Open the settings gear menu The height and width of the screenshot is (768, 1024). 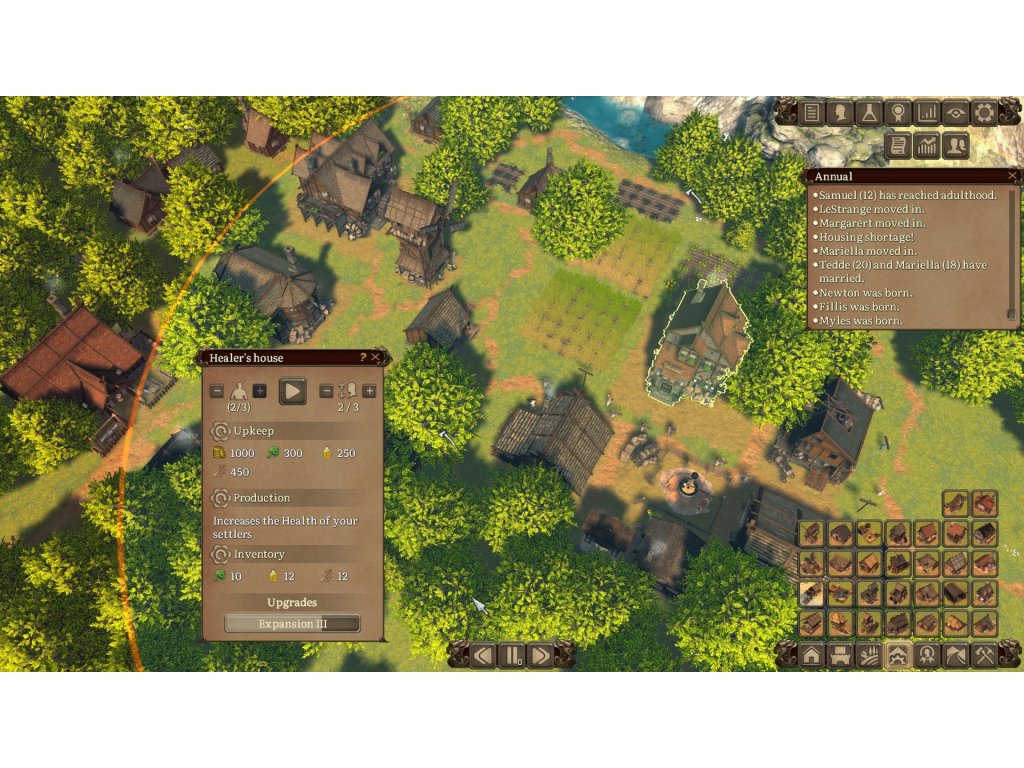pos(984,112)
